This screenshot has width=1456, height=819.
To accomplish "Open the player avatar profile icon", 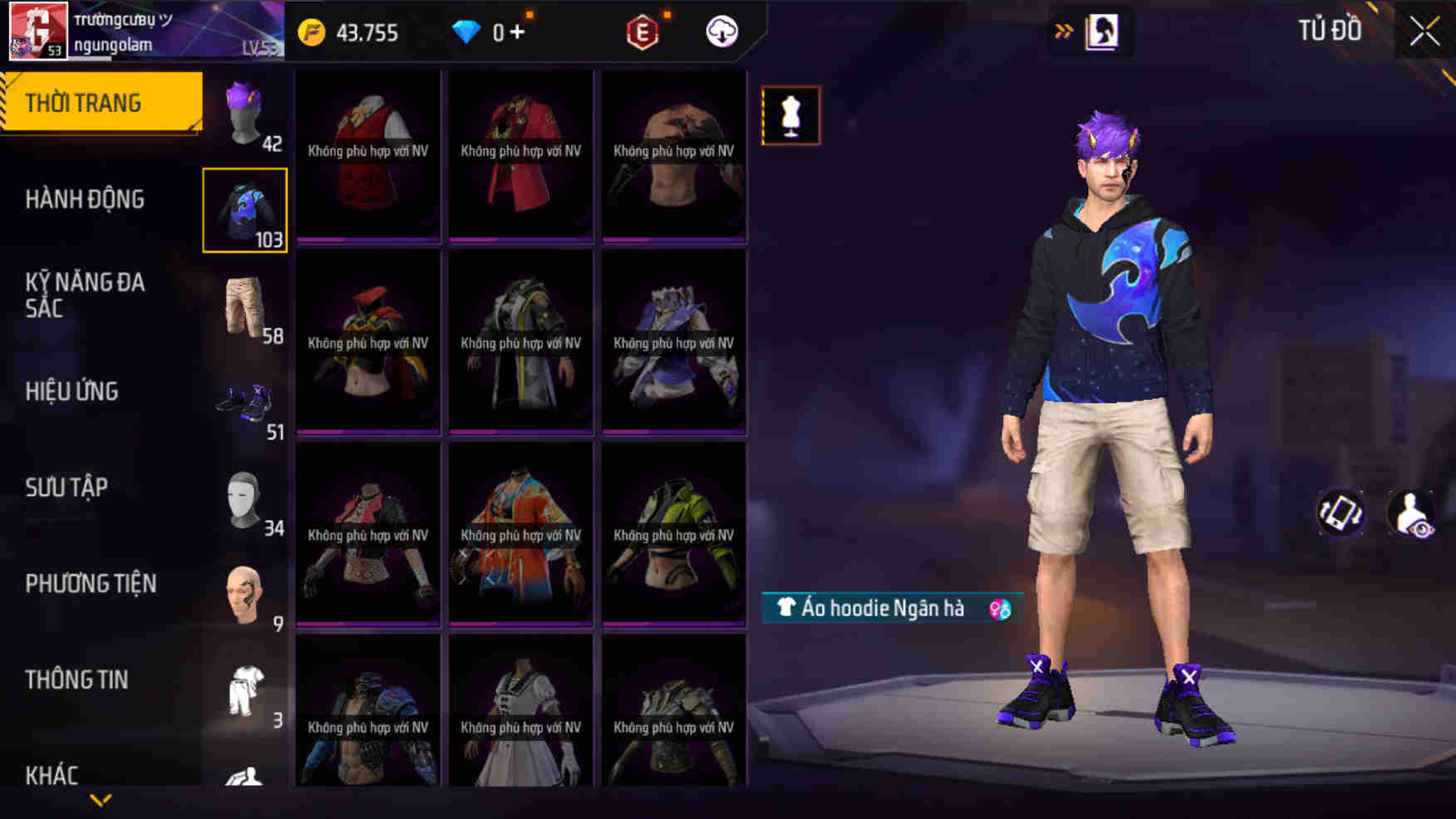I will pos(37,32).
